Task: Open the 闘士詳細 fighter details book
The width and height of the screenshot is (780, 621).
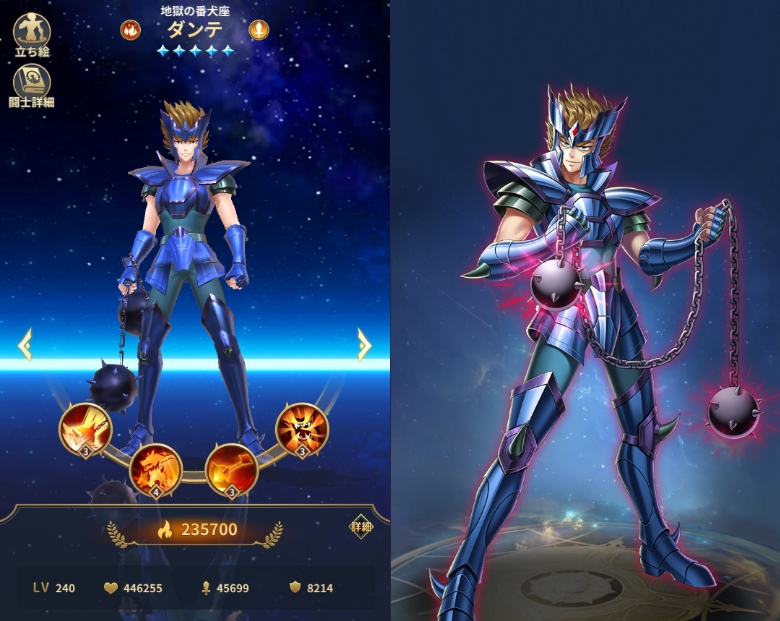Action: 31,85
